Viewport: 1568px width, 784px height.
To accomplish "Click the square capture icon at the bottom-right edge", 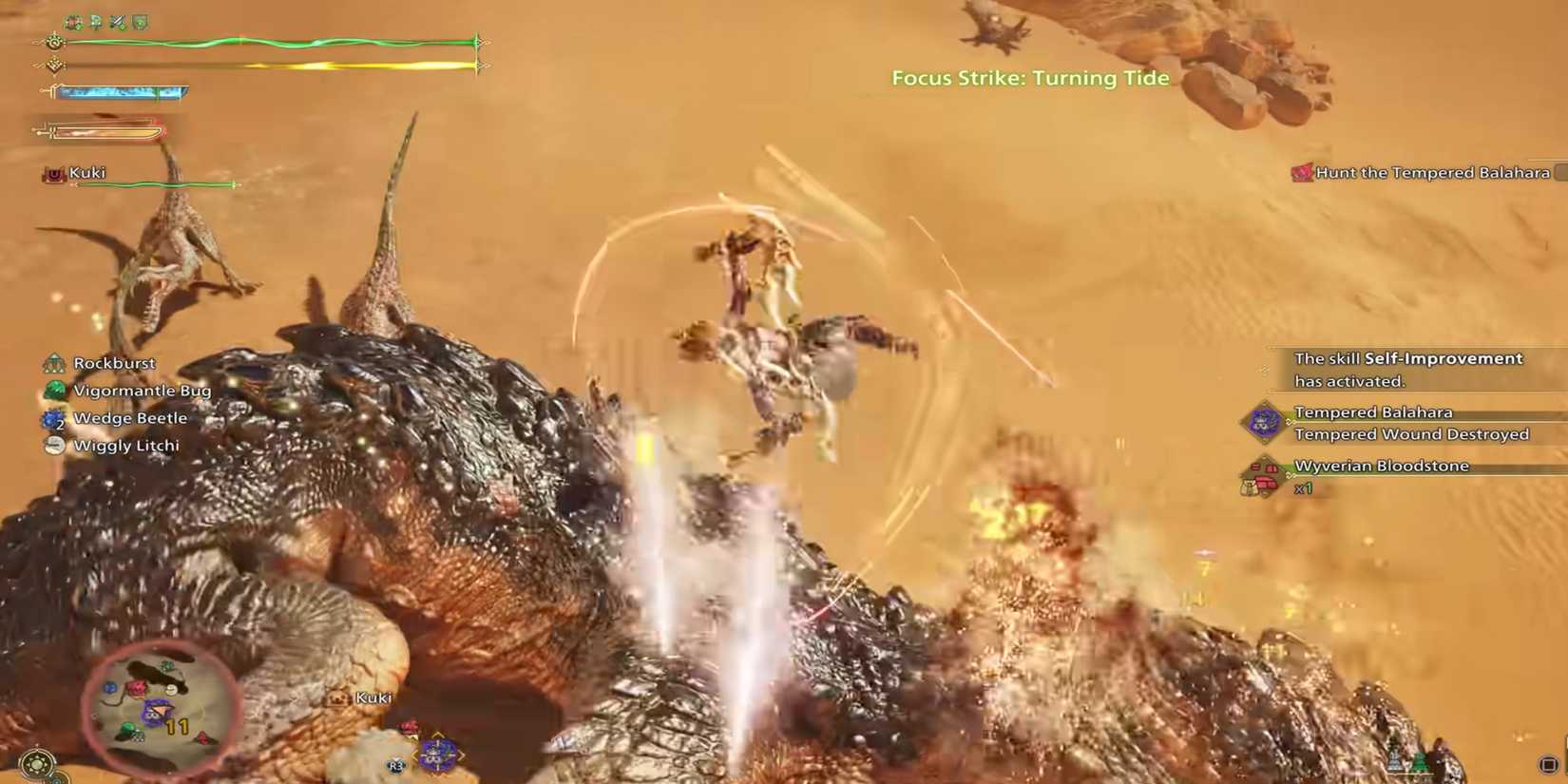I will 1549,763.
